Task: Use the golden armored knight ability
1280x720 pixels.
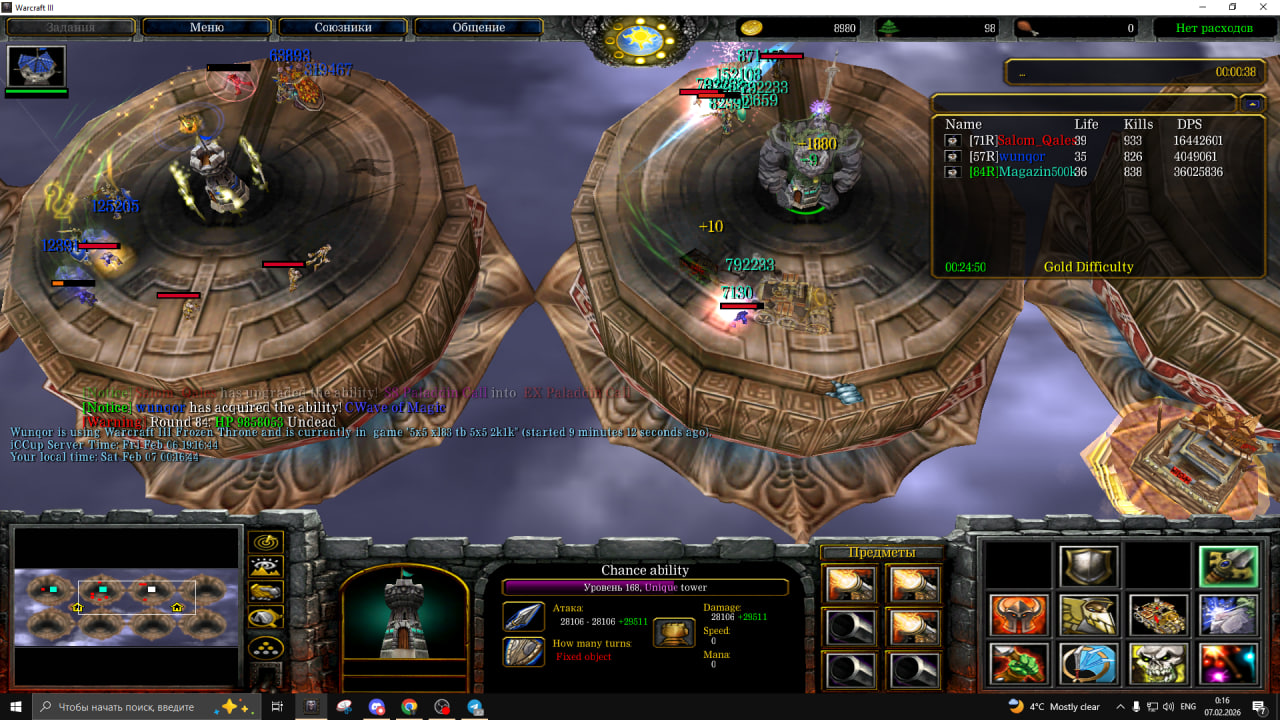Action: pos(1089,615)
